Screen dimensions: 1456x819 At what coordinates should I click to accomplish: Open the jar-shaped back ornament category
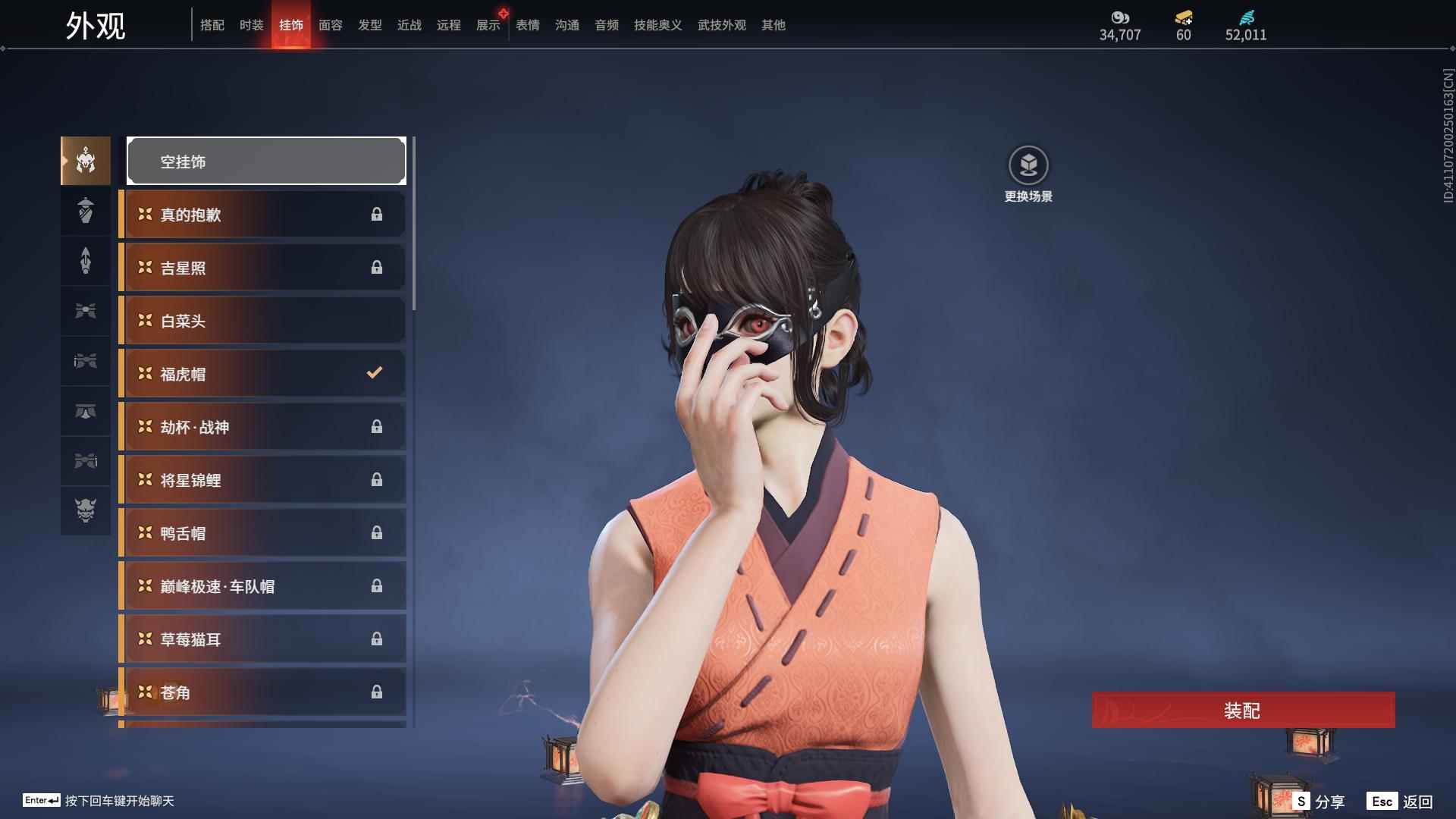[85, 211]
